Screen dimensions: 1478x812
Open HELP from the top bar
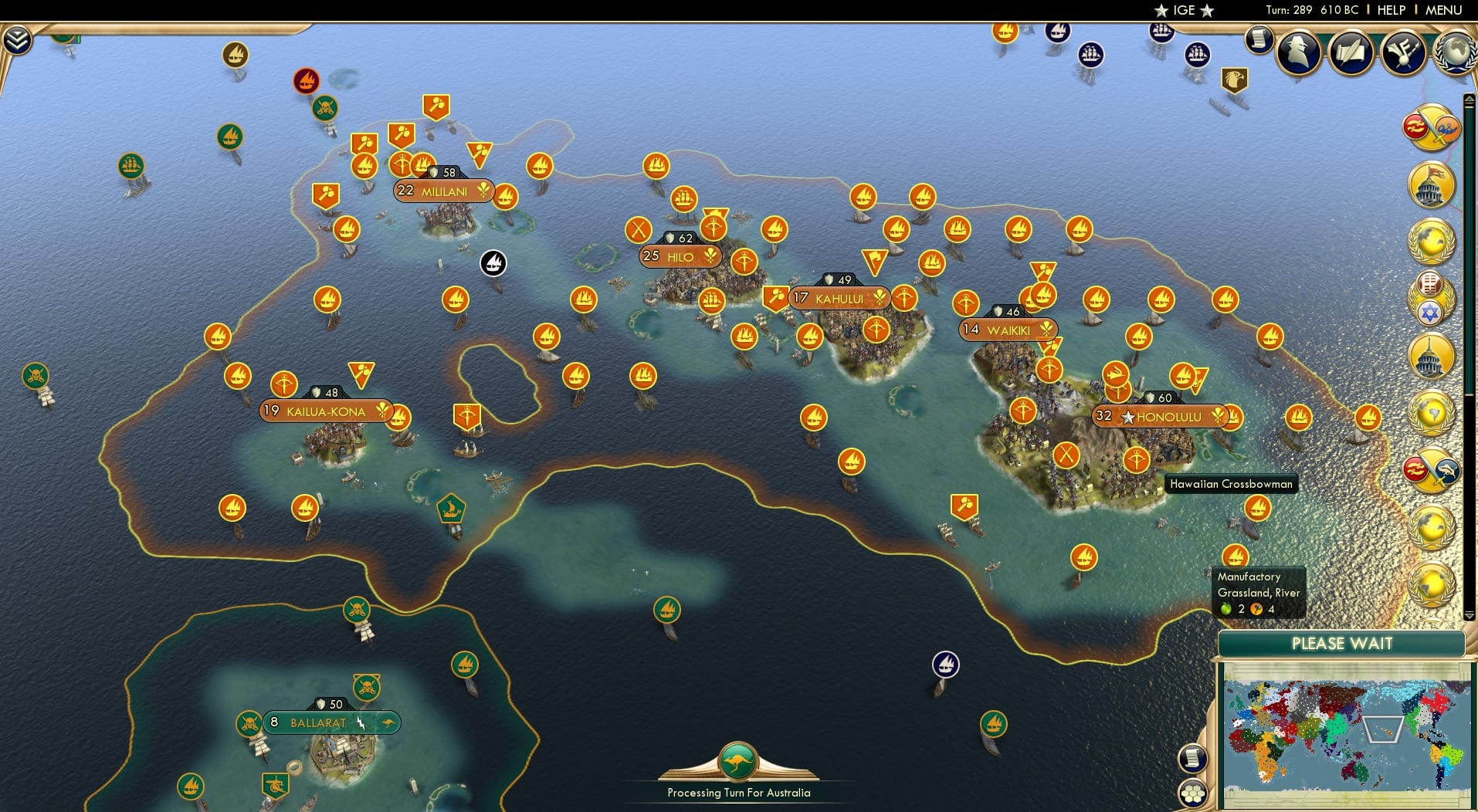[1391, 9]
